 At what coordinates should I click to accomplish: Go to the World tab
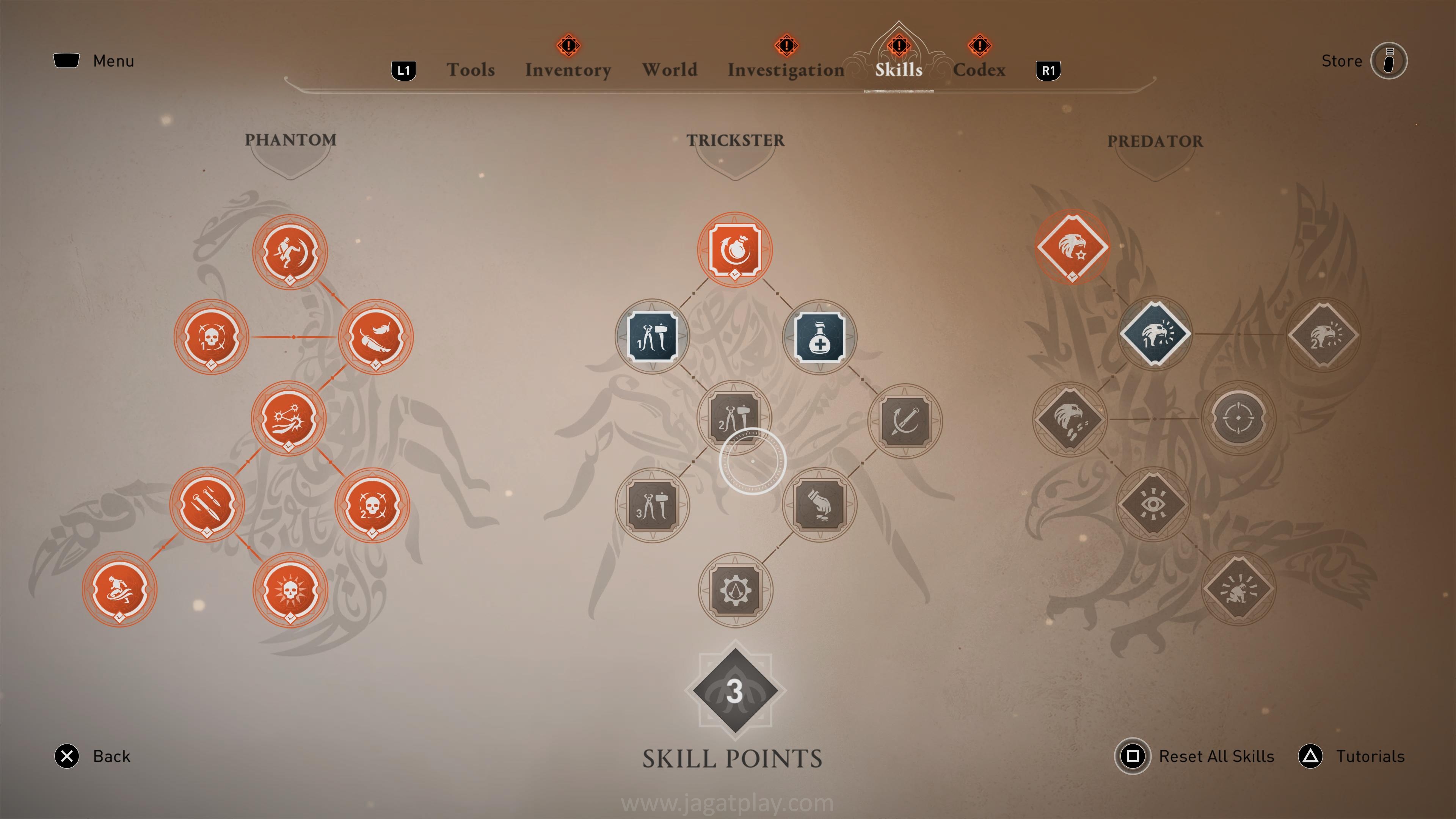pyautogui.click(x=669, y=69)
